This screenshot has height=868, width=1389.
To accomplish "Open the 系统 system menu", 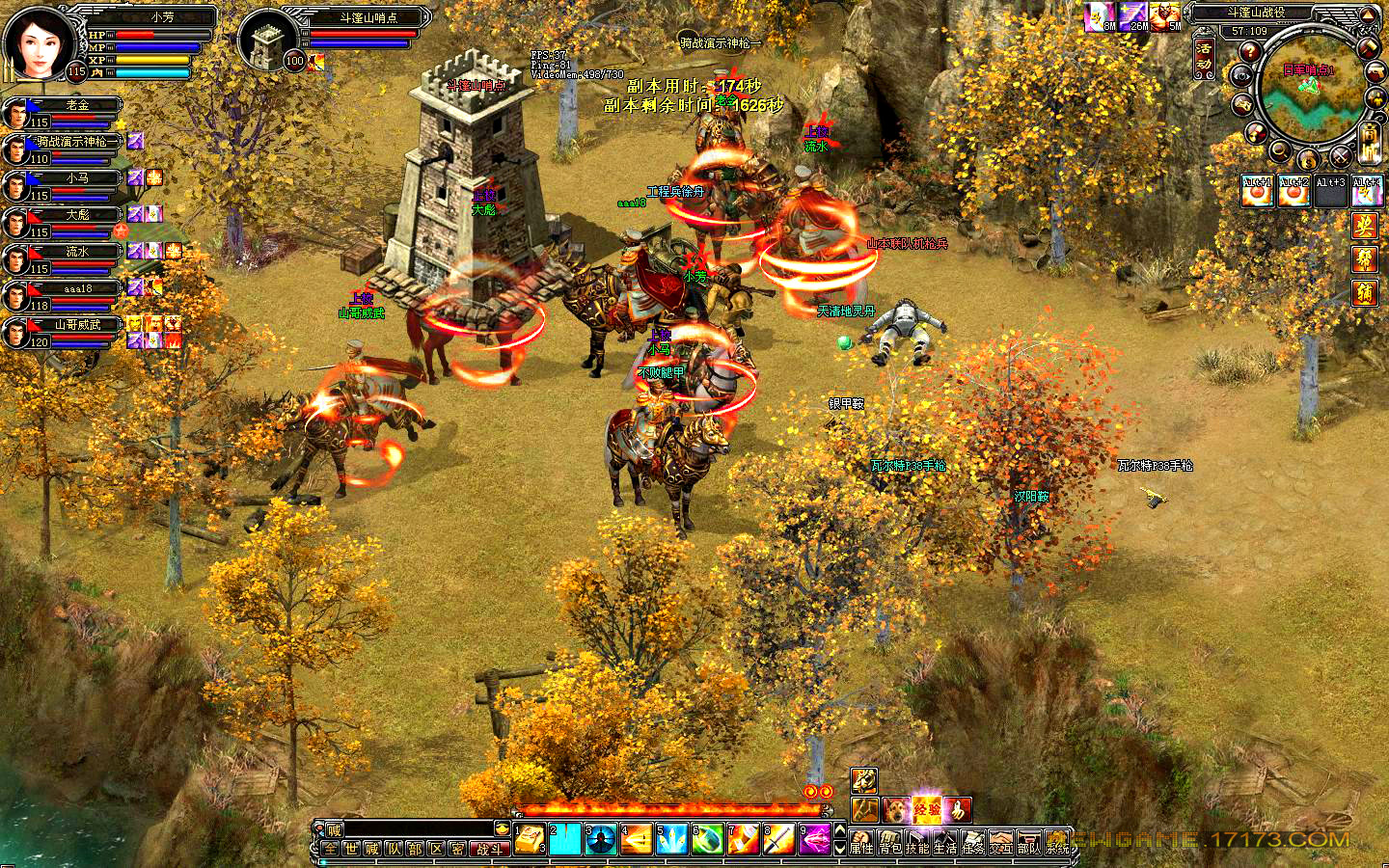I will (1058, 843).
